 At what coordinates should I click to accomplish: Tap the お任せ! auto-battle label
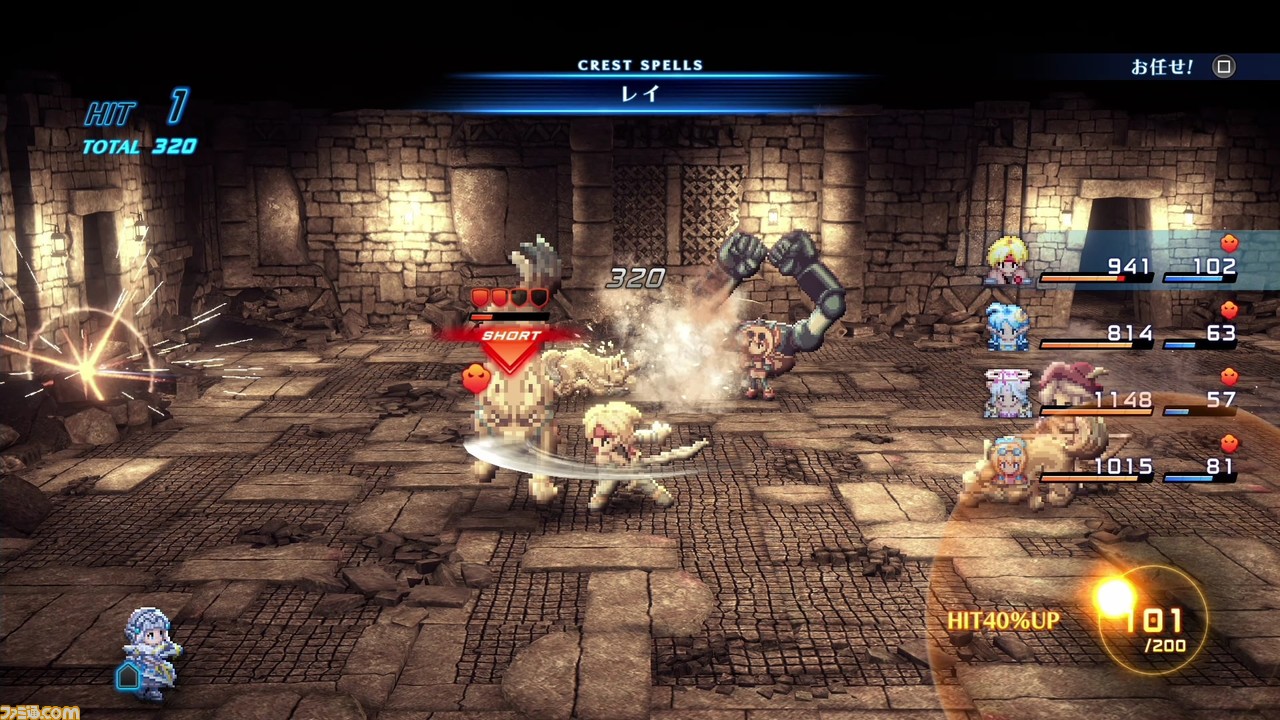click(x=1161, y=67)
